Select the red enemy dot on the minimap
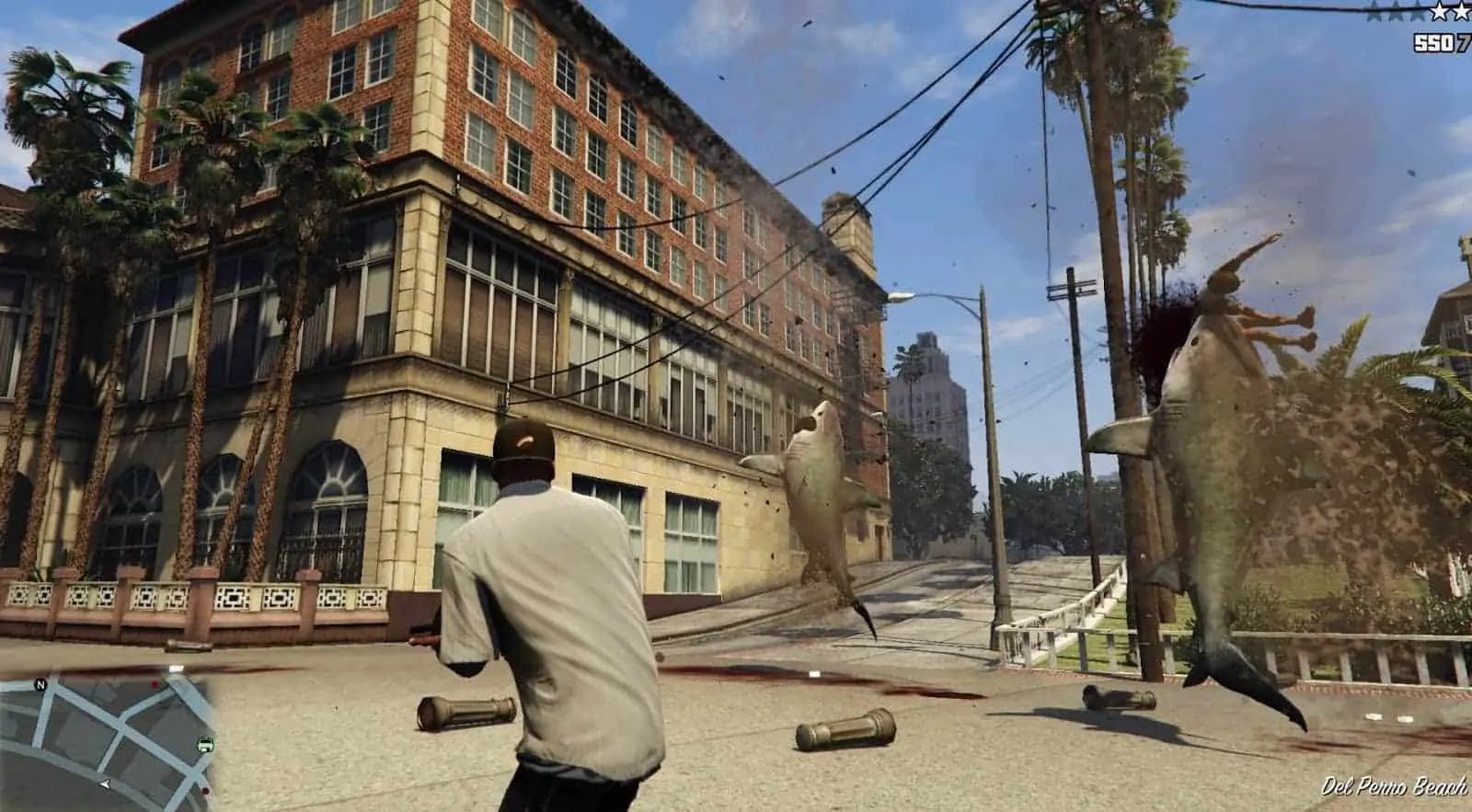 pyautogui.click(x=155, y=684)
